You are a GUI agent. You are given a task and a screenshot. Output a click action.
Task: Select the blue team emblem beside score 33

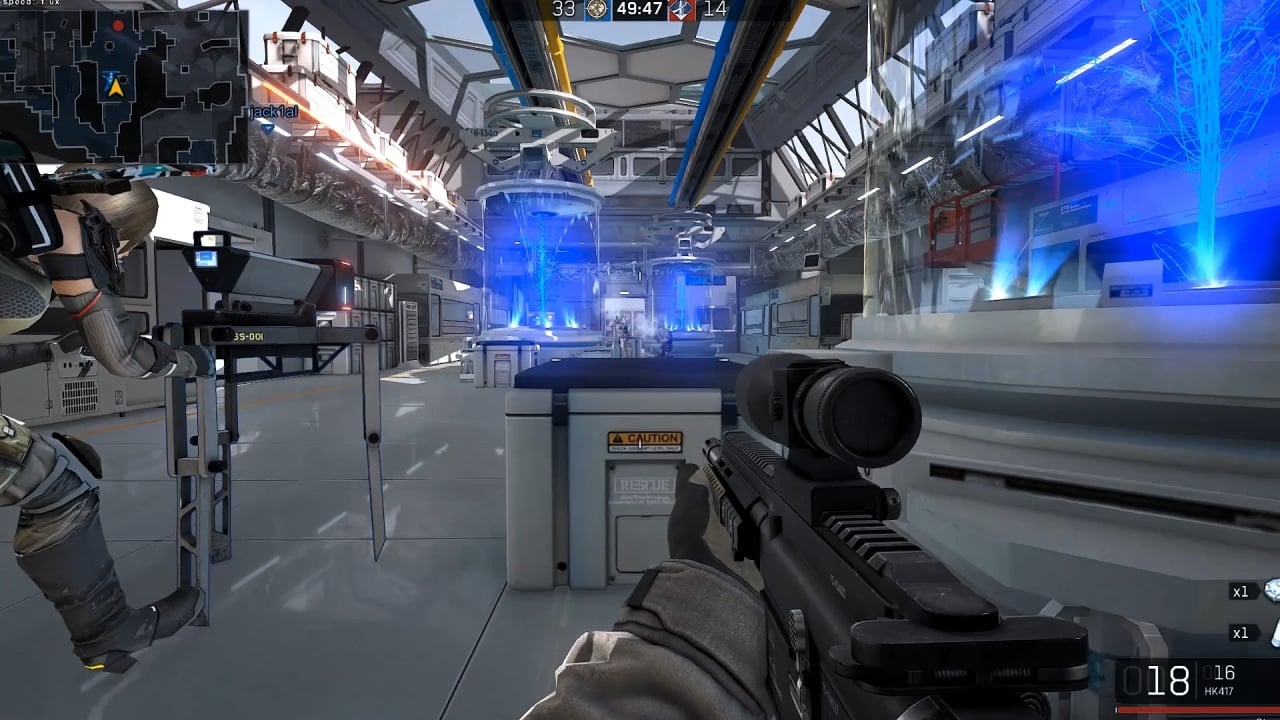(598, 10)
